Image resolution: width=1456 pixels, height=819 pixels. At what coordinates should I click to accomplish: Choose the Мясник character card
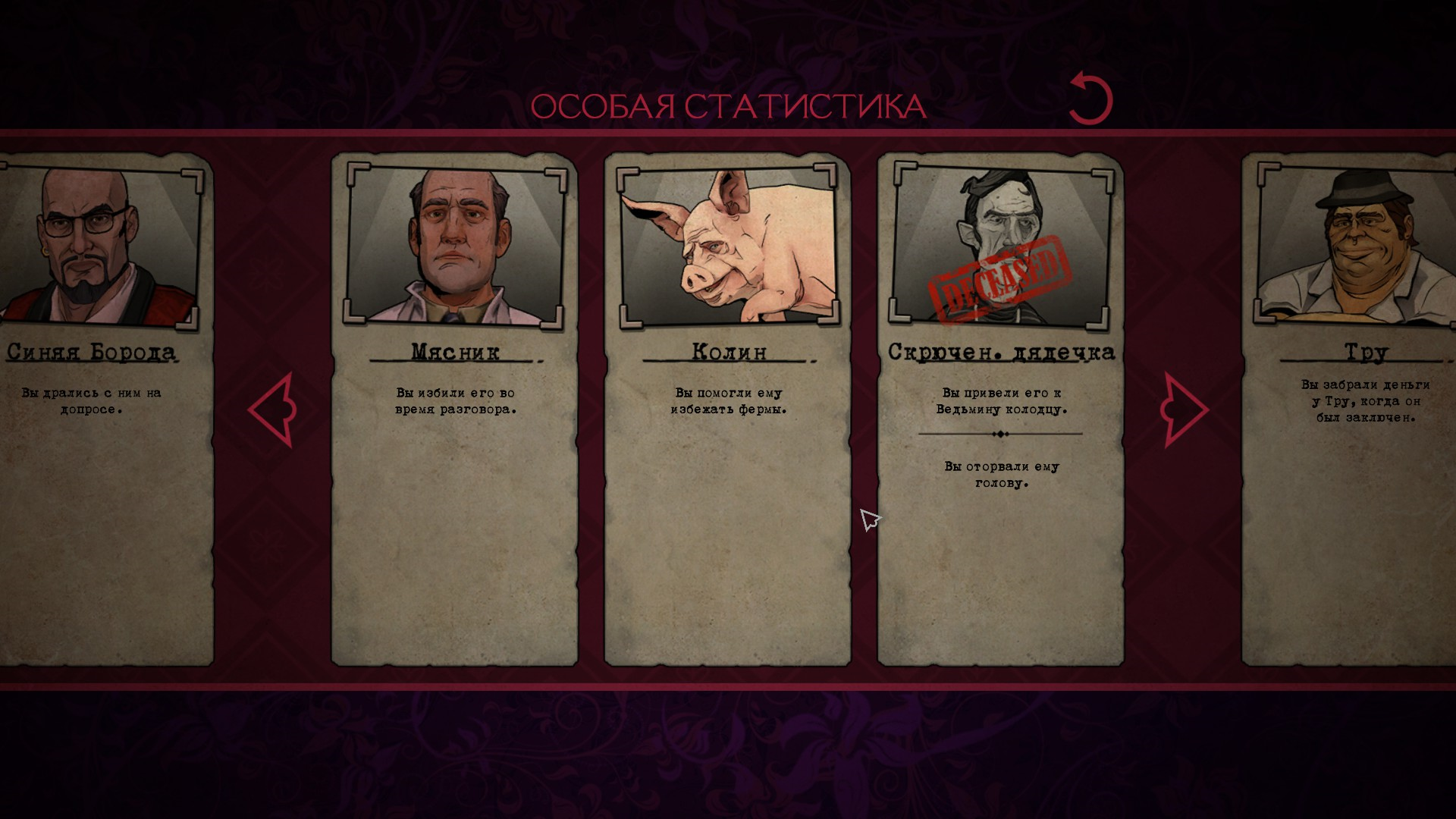point(454,409)
